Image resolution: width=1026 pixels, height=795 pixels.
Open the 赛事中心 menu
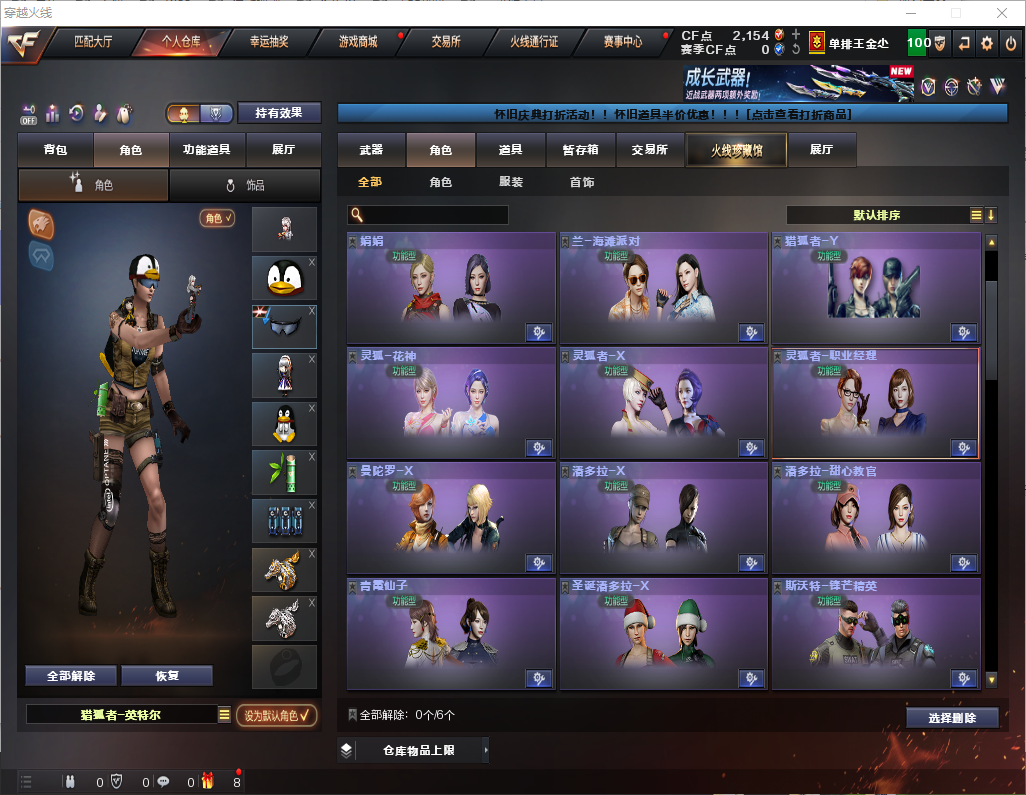622,42
